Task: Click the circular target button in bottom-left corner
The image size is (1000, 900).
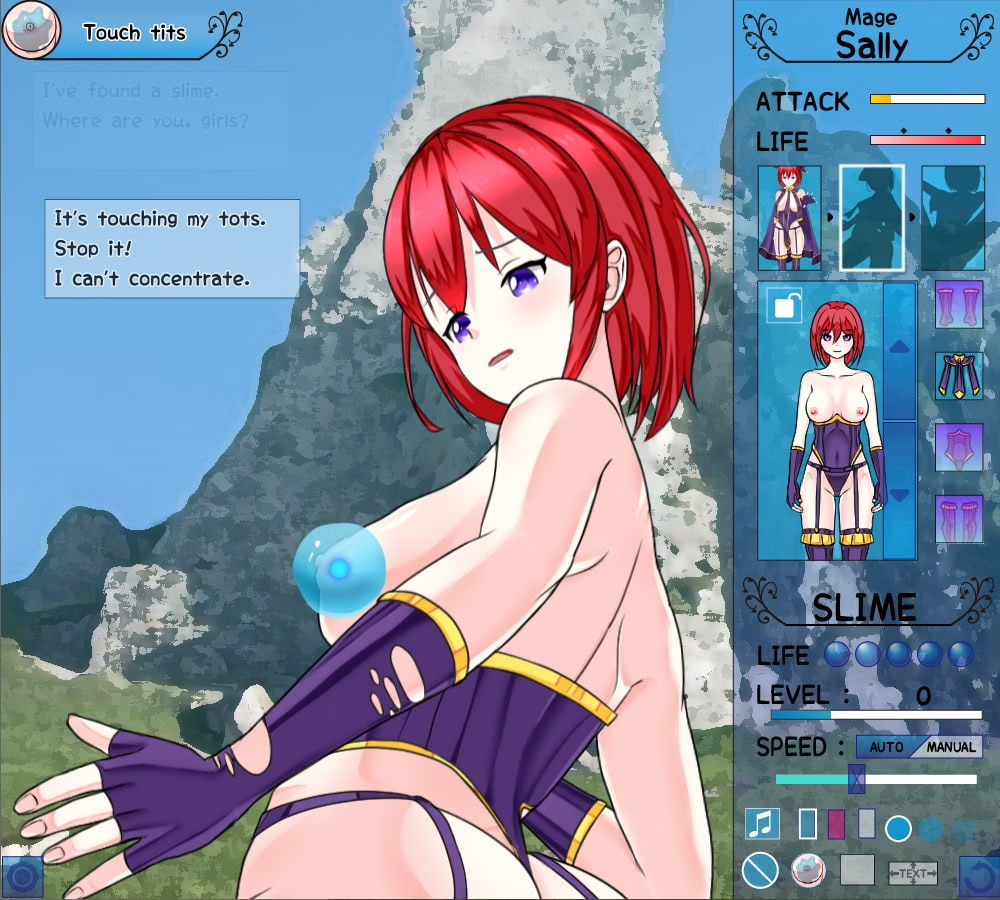Action: pos(23,878)
